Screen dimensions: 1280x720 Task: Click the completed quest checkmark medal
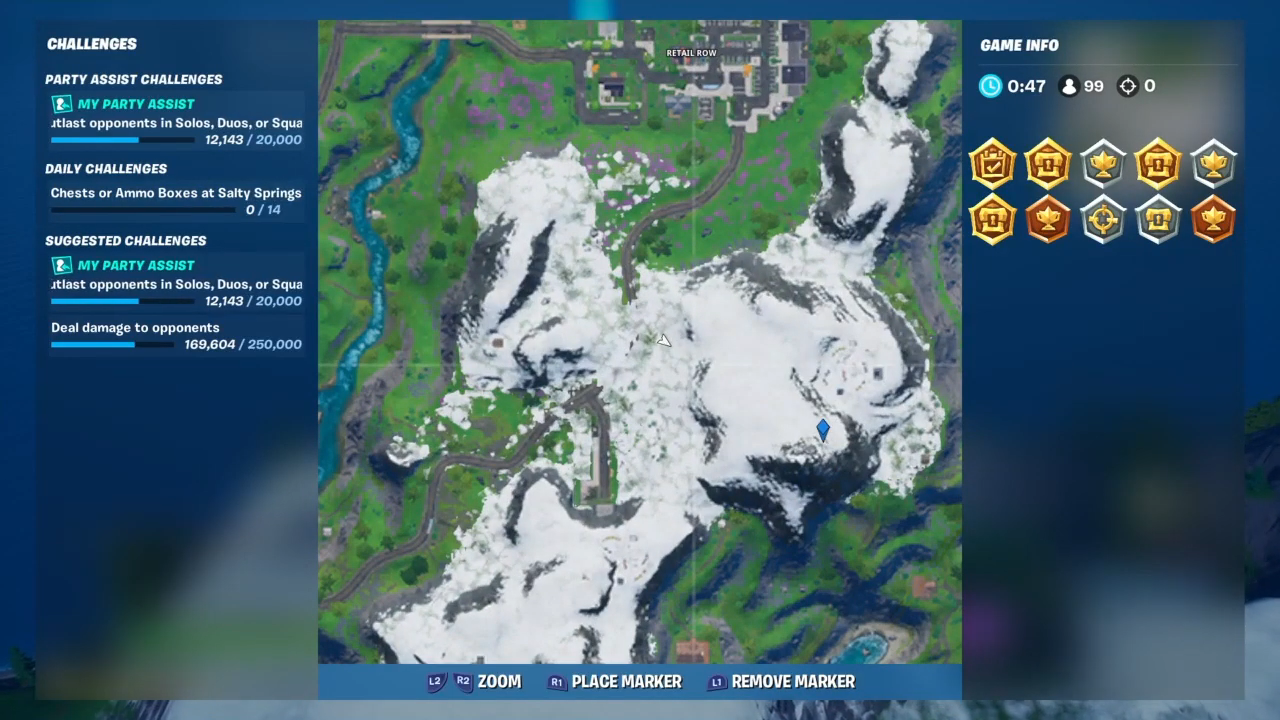(x=992, y=165)
